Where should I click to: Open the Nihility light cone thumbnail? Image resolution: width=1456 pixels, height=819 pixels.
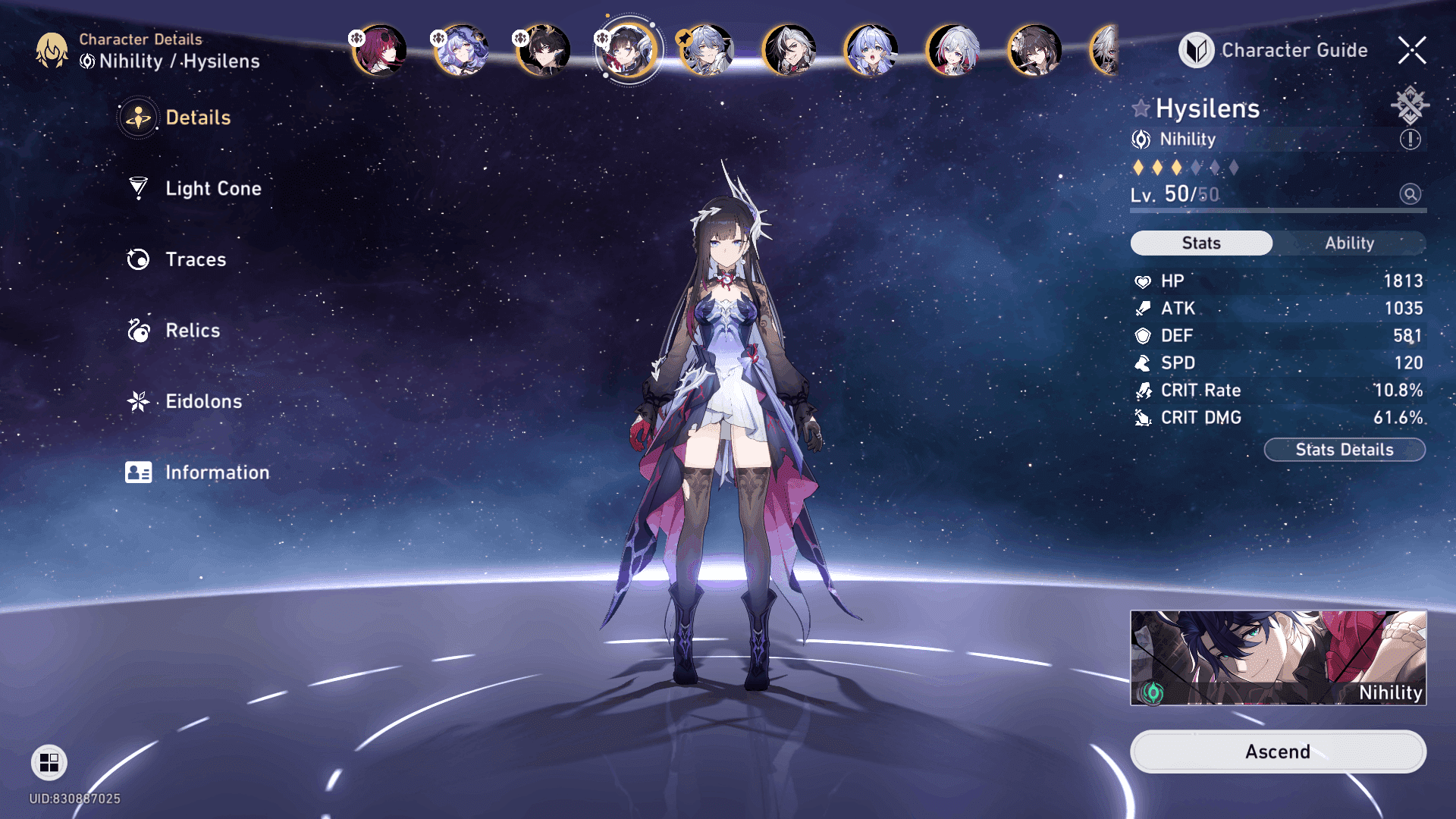(x=1278, y=657)
